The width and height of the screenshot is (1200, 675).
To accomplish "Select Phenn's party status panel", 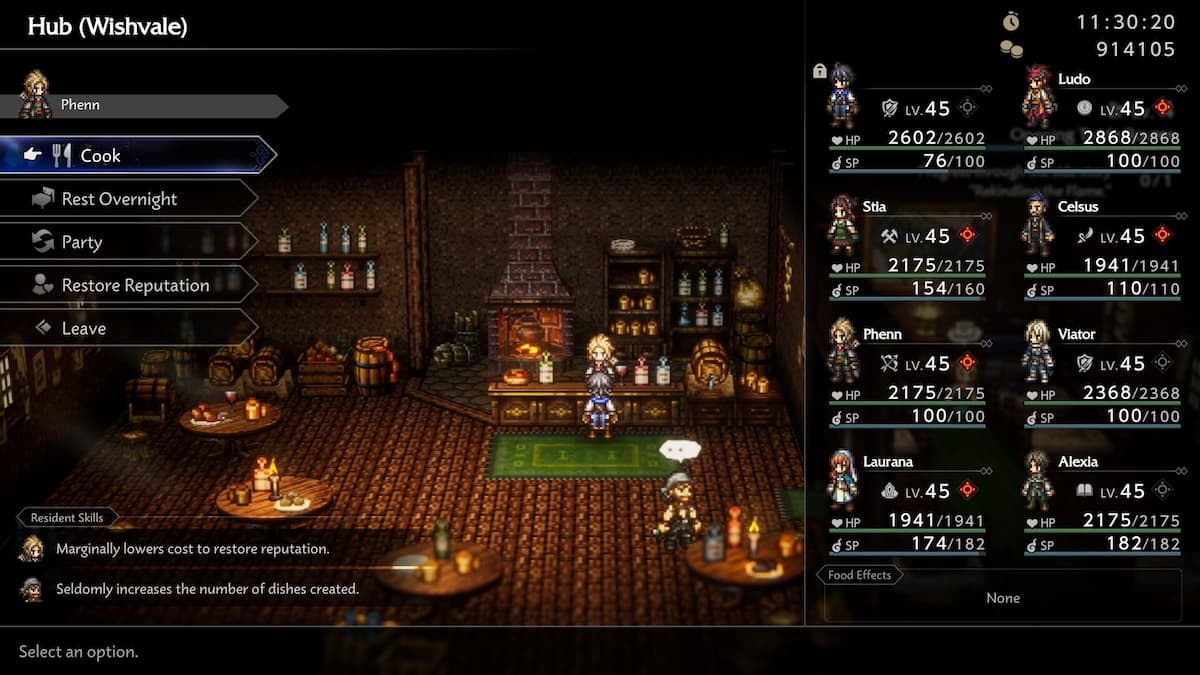I will pyautogui.click(x=906, y=373).
